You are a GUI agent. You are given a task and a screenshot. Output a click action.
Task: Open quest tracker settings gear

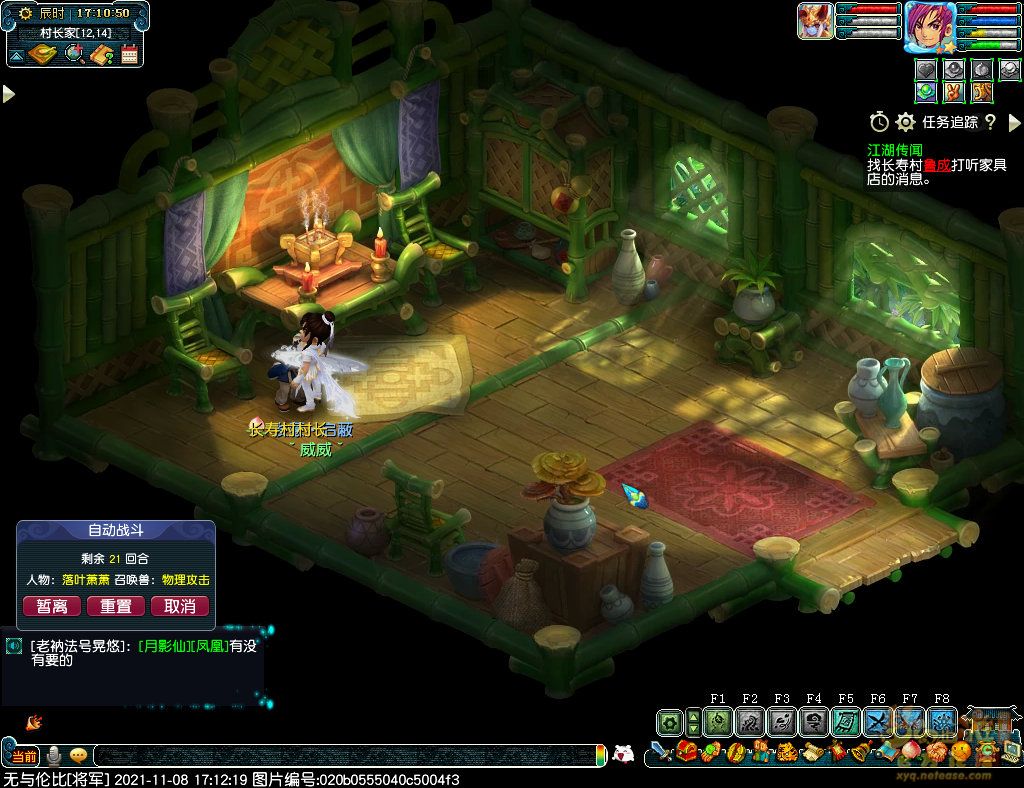905,122
